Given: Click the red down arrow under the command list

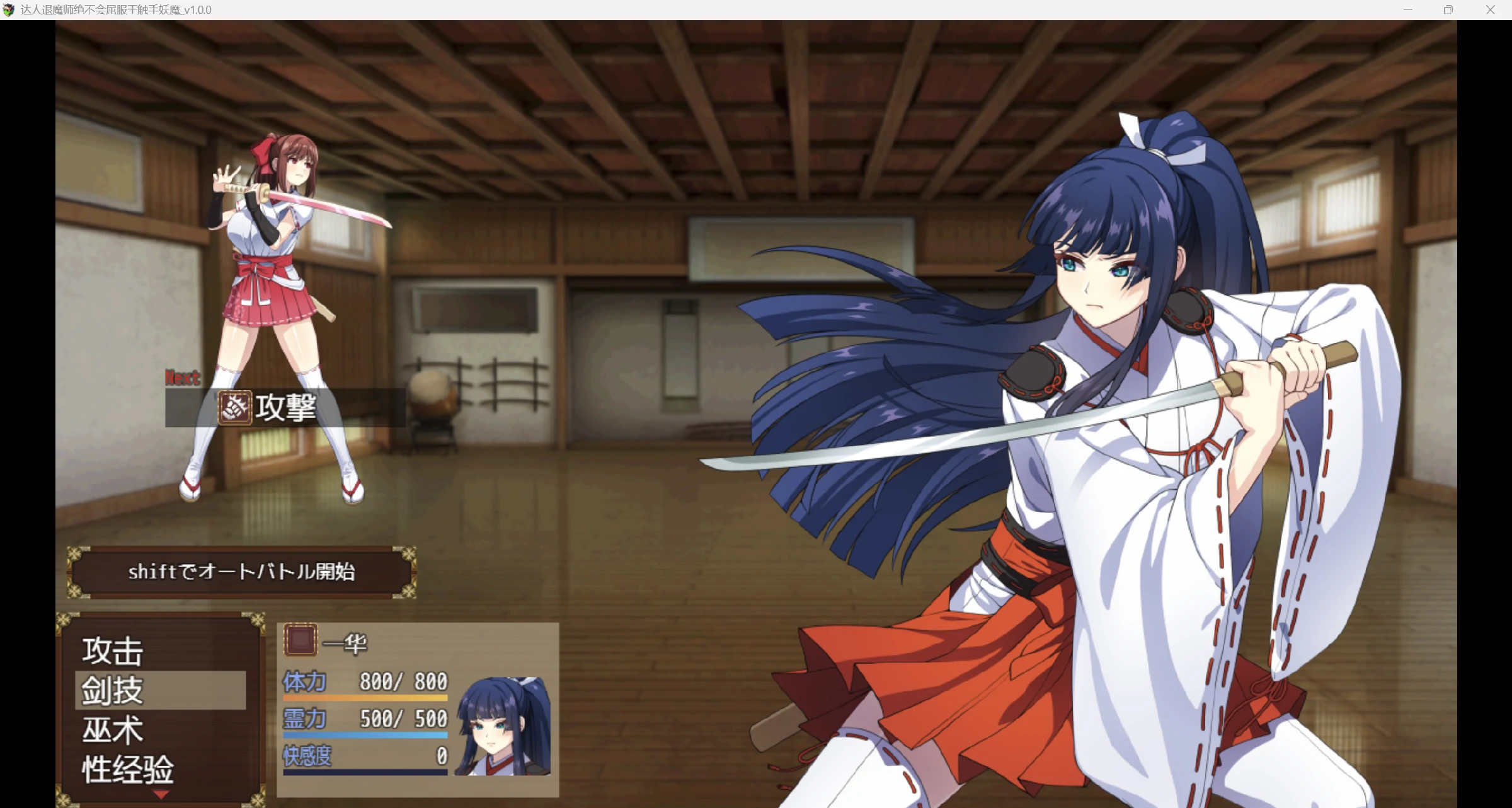Looking at the screenshot, I should (x=161, y=795).
